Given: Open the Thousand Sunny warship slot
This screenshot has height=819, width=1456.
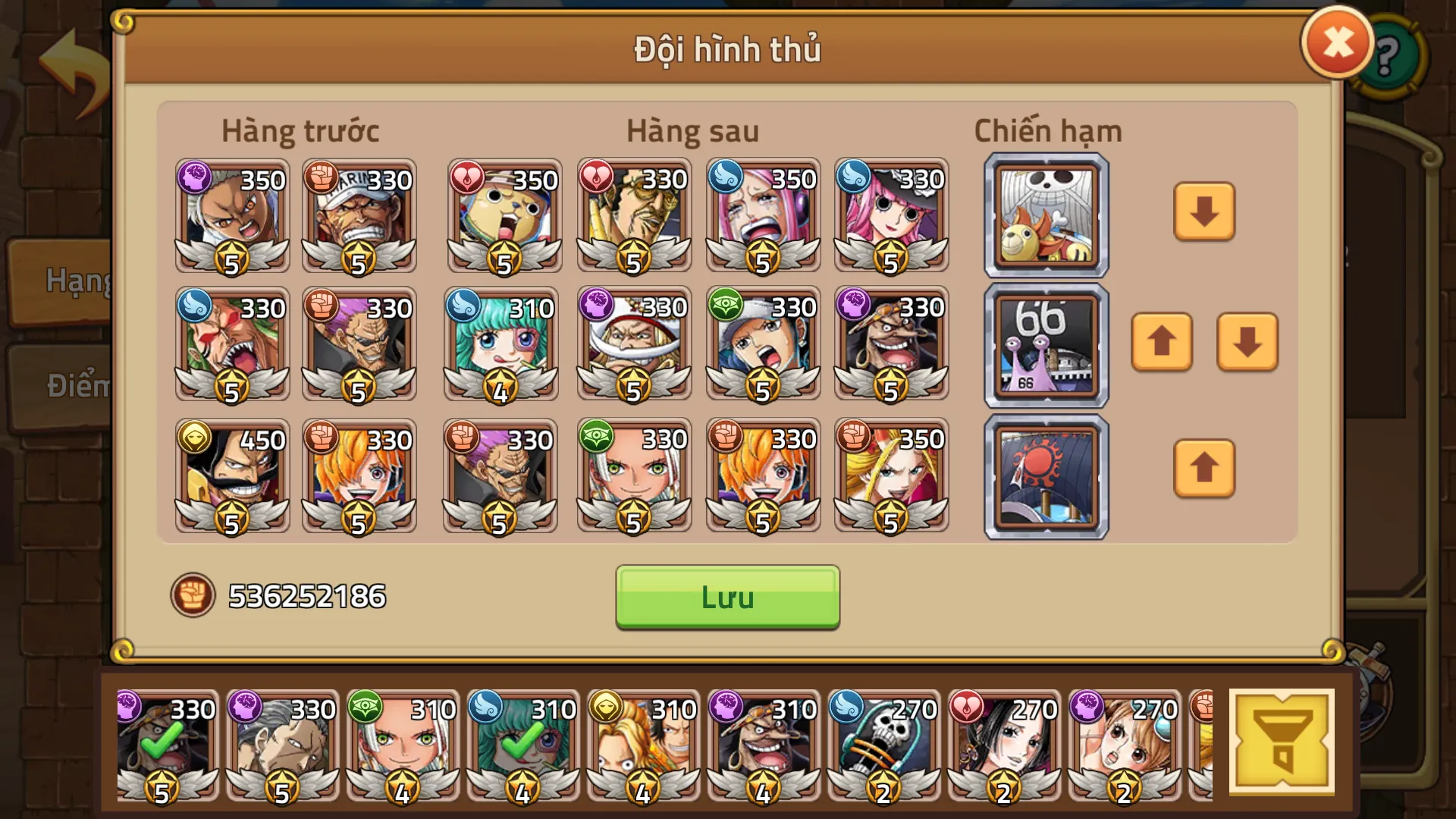Looking at the screenshot, I should pyautogui.click(x=1045, y=213).
